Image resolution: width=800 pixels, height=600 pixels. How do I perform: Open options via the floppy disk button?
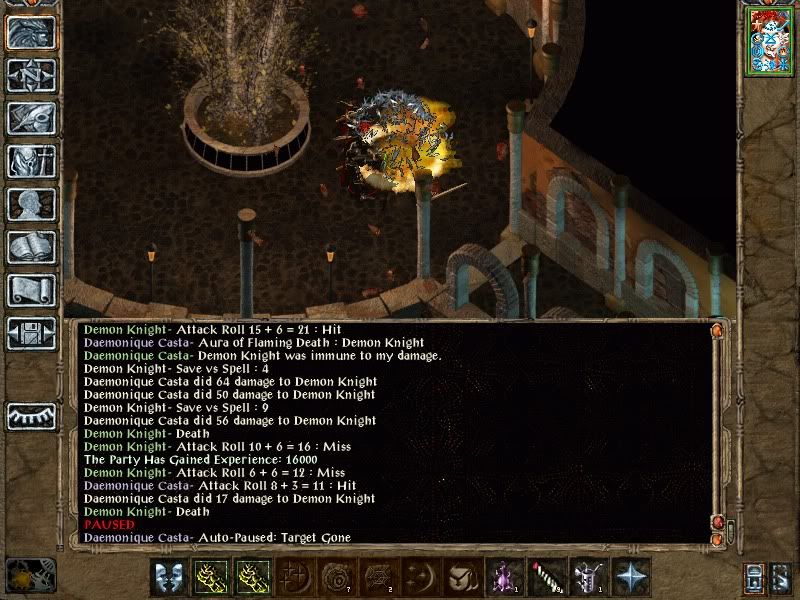coord(31,332)
